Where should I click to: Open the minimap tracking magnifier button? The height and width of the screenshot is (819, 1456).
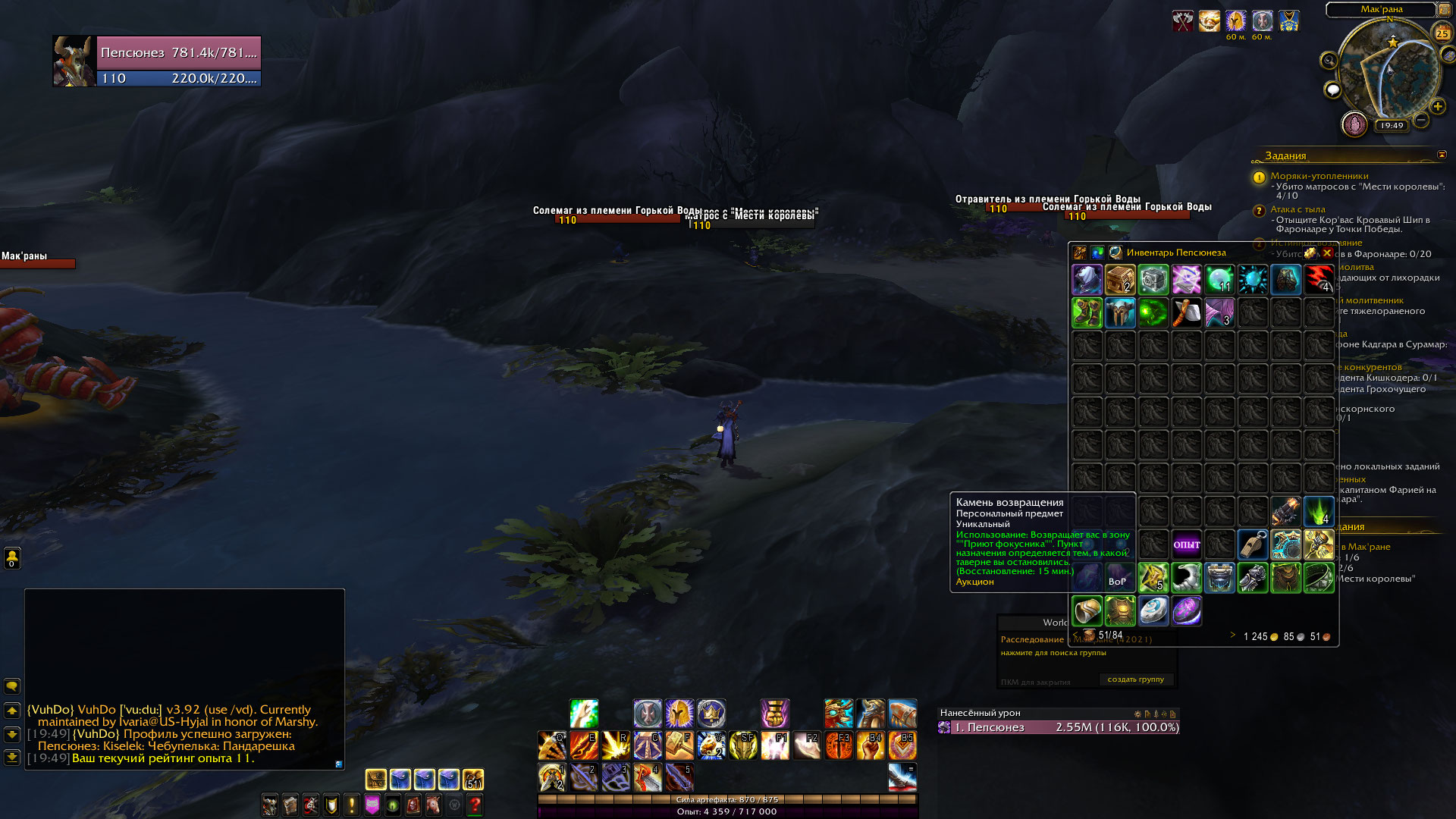pyautogui.click(x=1329, y=61)
